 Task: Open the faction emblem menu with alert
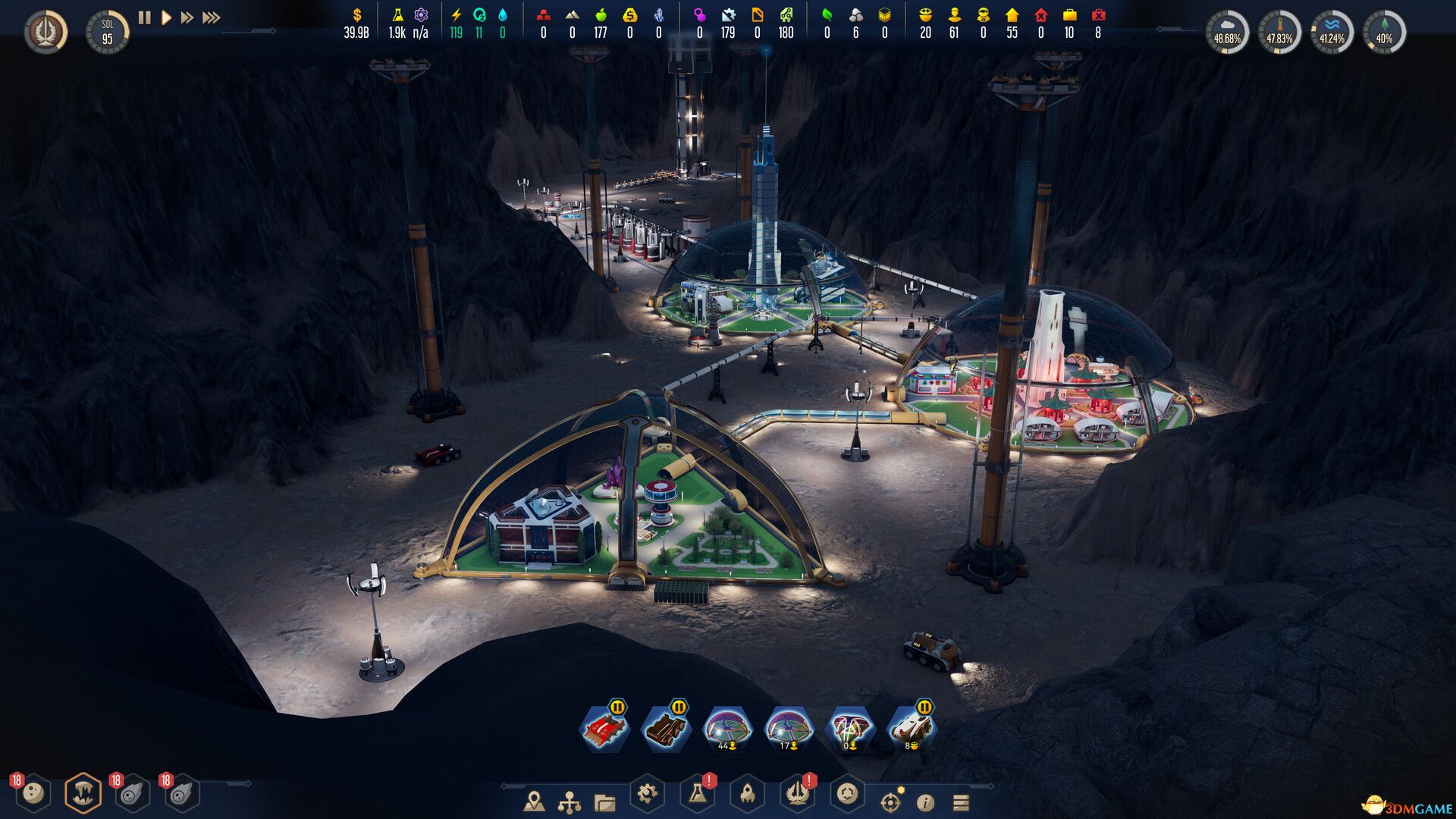[x=798, y=794]
